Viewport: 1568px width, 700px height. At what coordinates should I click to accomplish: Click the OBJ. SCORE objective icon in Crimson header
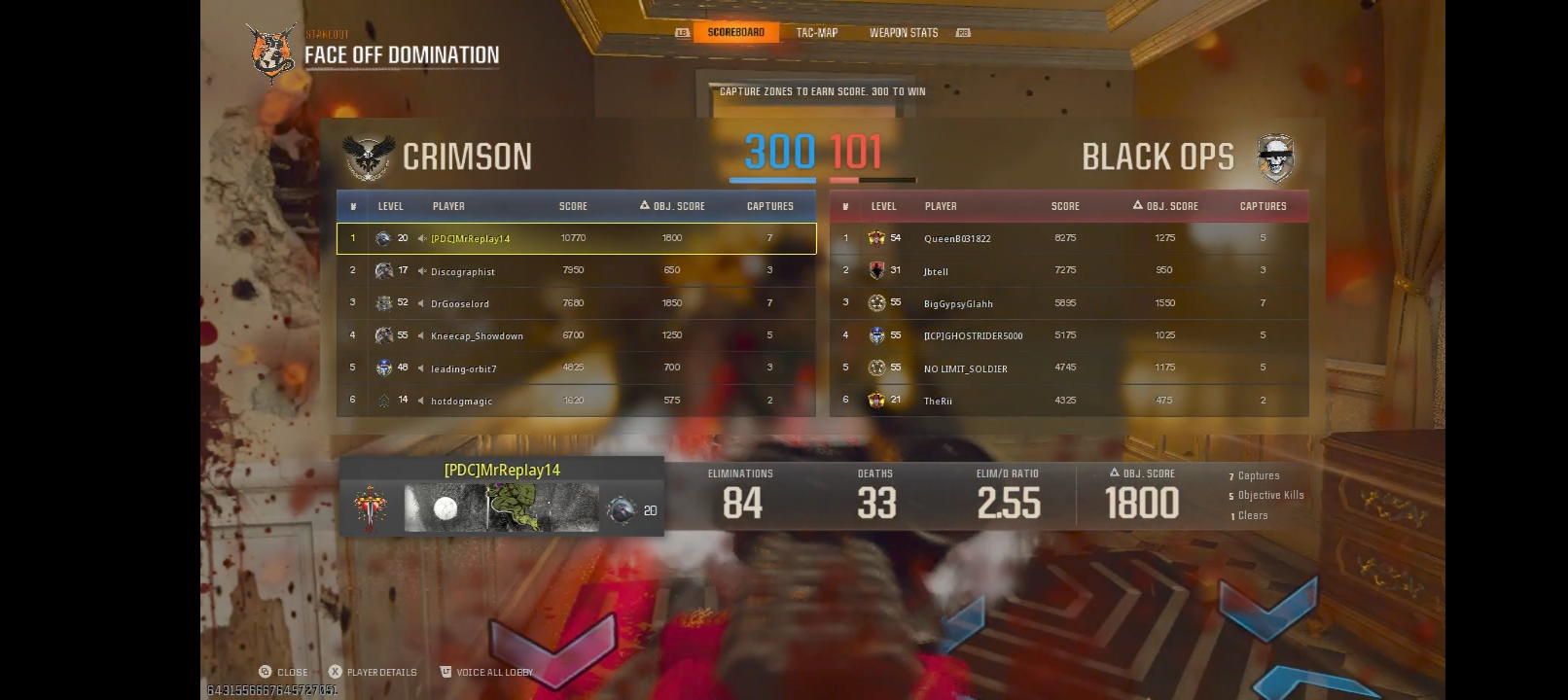643,205
